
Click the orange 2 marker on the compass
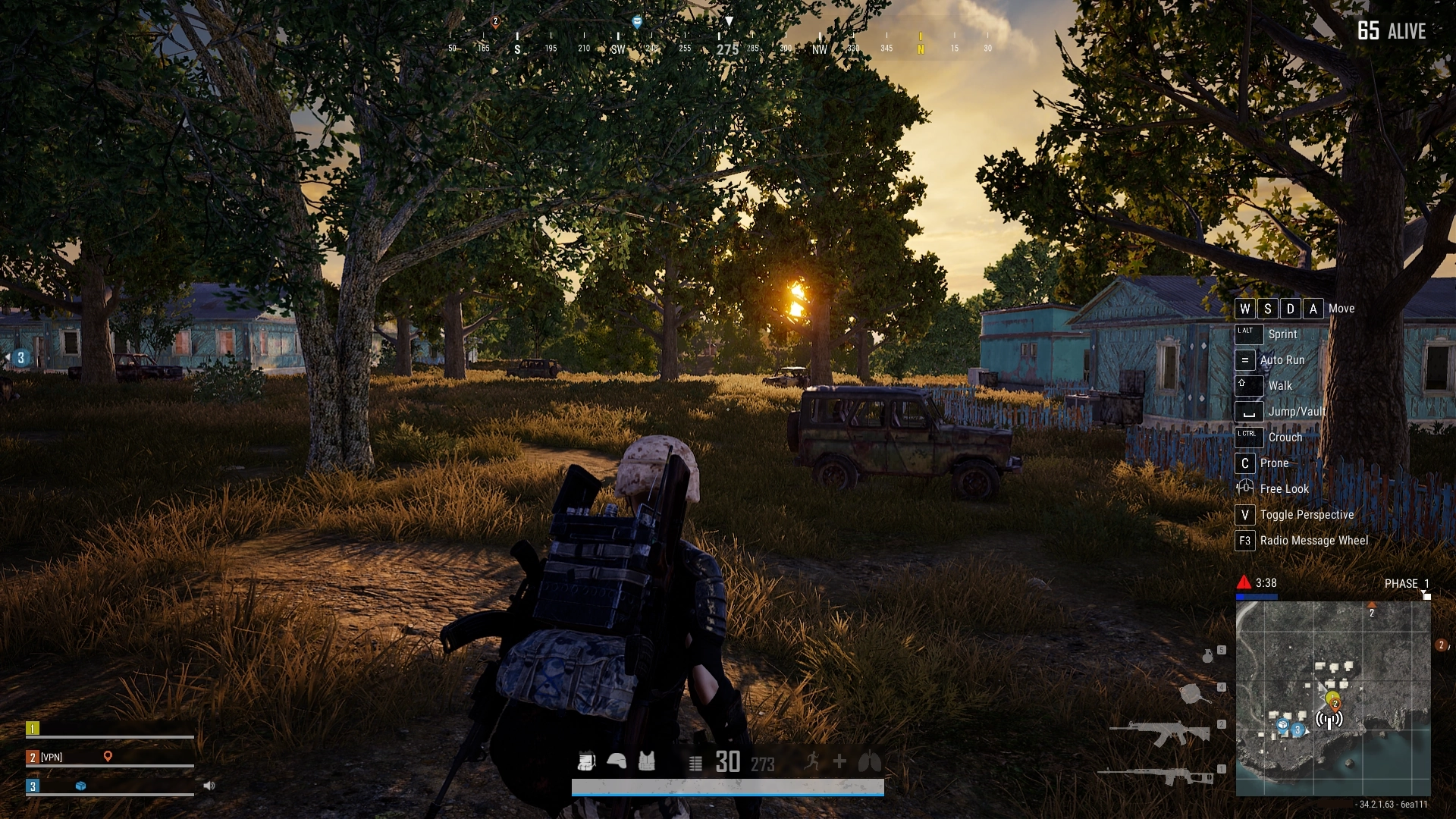495,21
